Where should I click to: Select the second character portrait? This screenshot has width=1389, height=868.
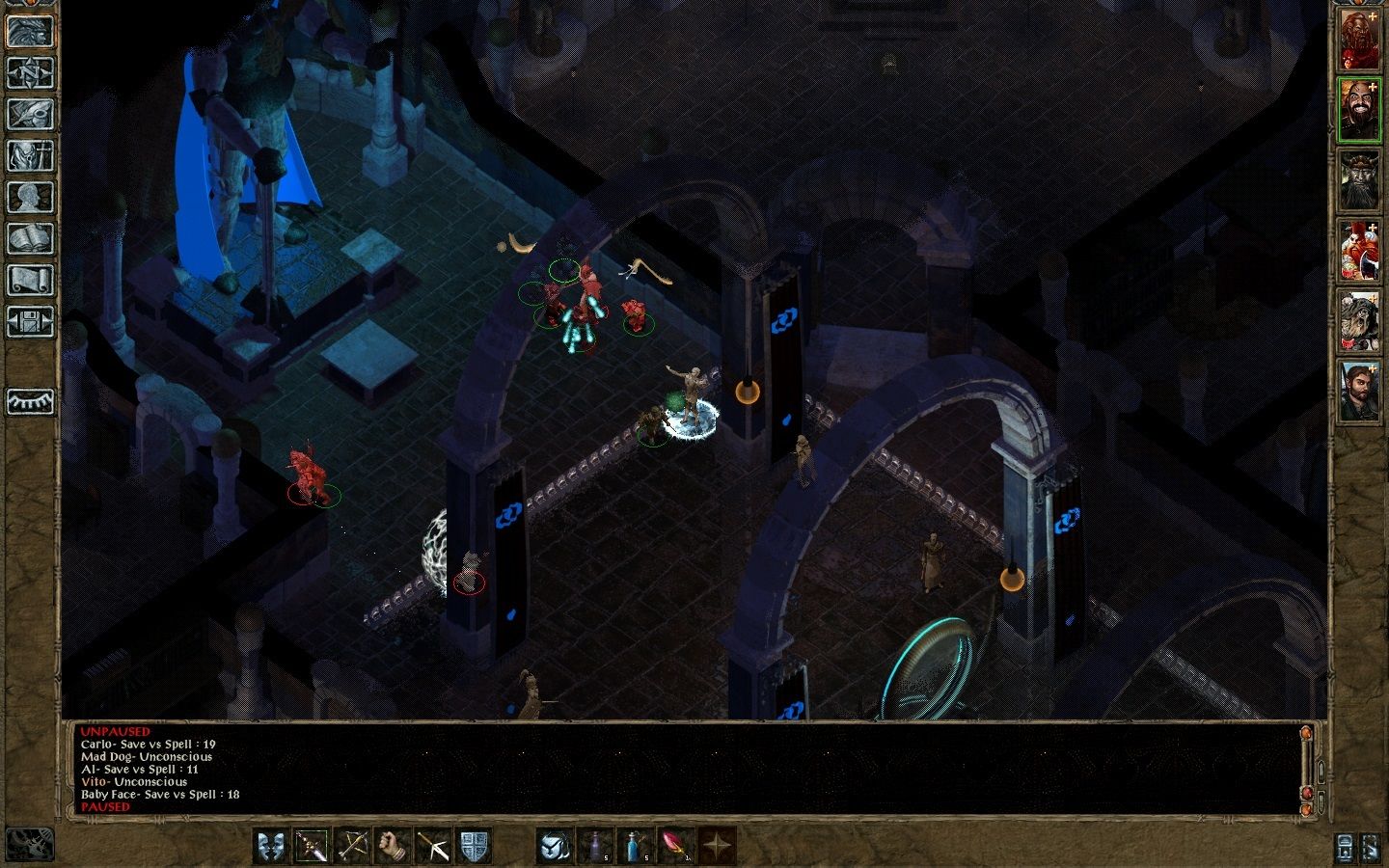1363,111
